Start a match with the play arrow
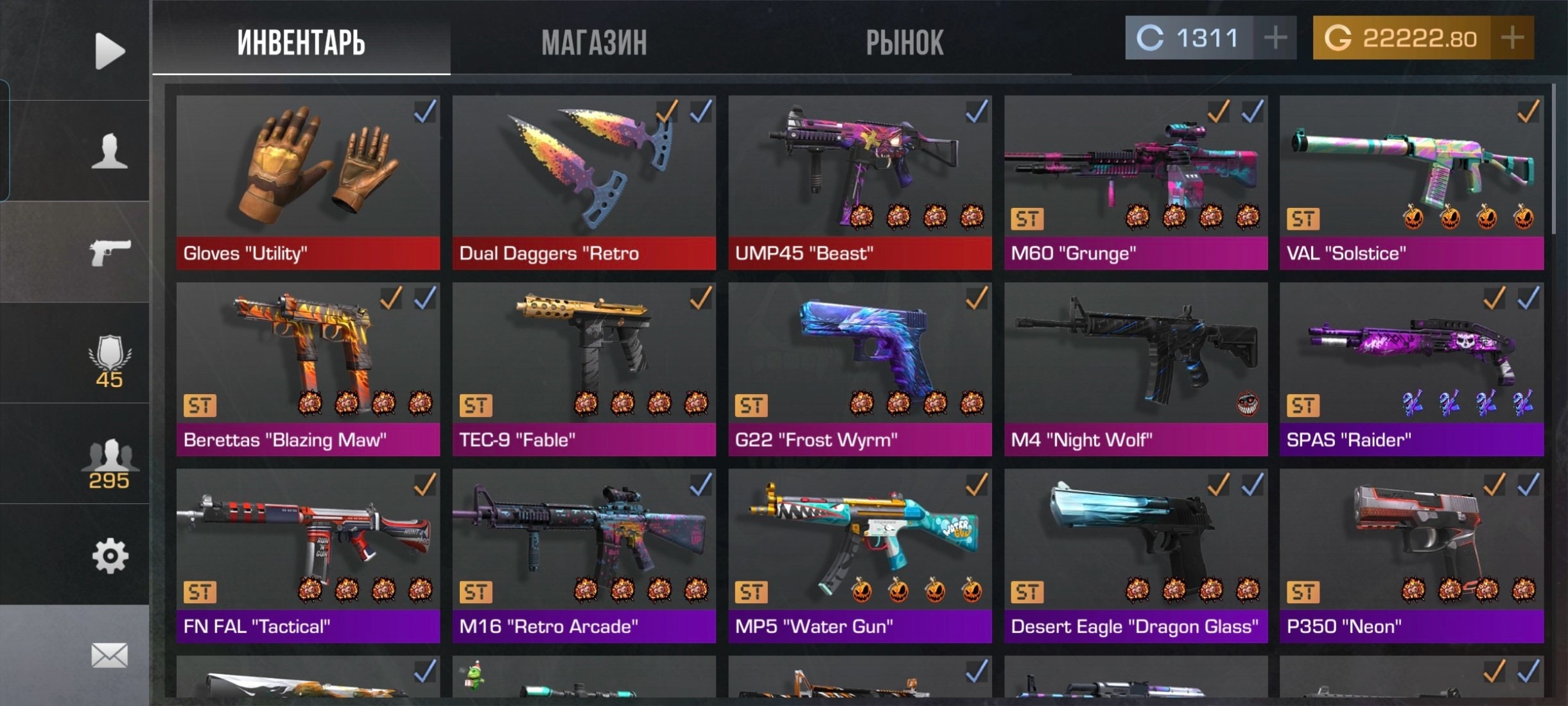 click(109, 51)
